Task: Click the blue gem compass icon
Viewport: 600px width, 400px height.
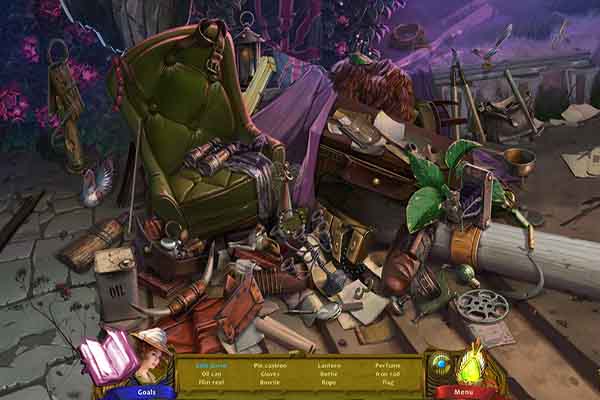Action: [x=441, y=363]
